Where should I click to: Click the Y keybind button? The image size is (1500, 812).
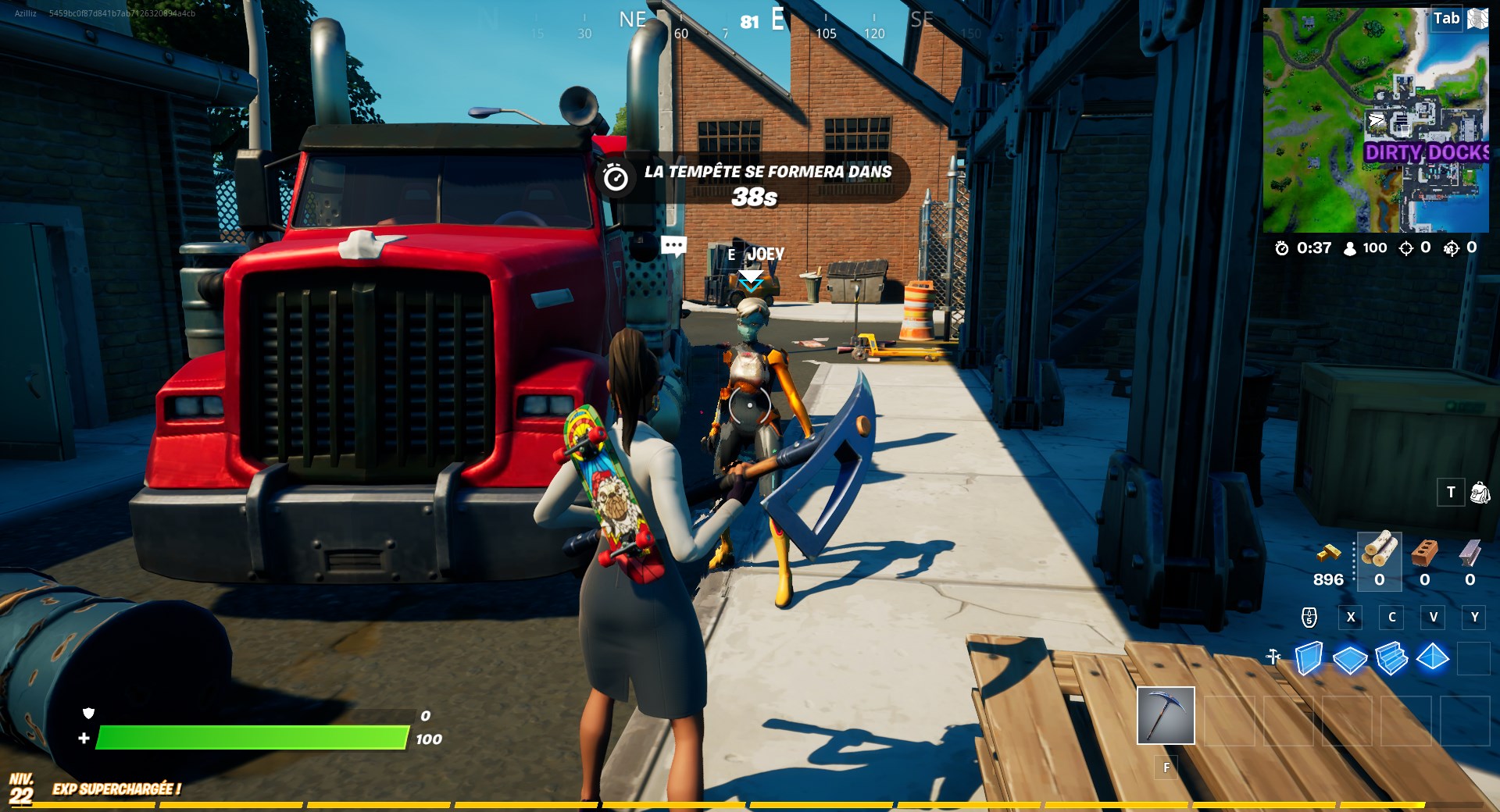coord(1475,617)
